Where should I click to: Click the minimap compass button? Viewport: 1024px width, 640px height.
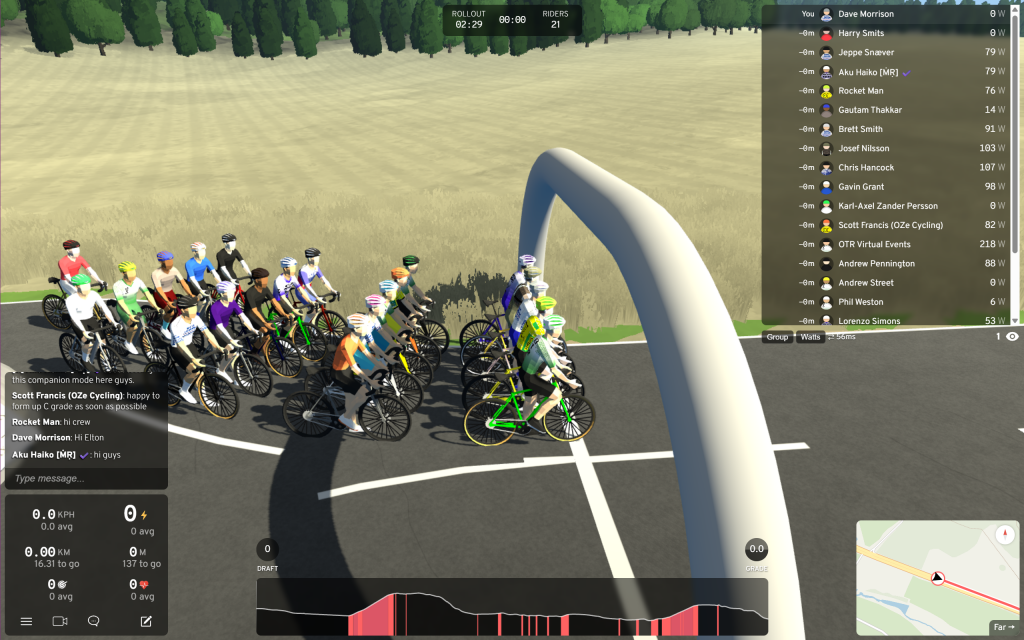pyautogui.click(x=1005, y=535)
